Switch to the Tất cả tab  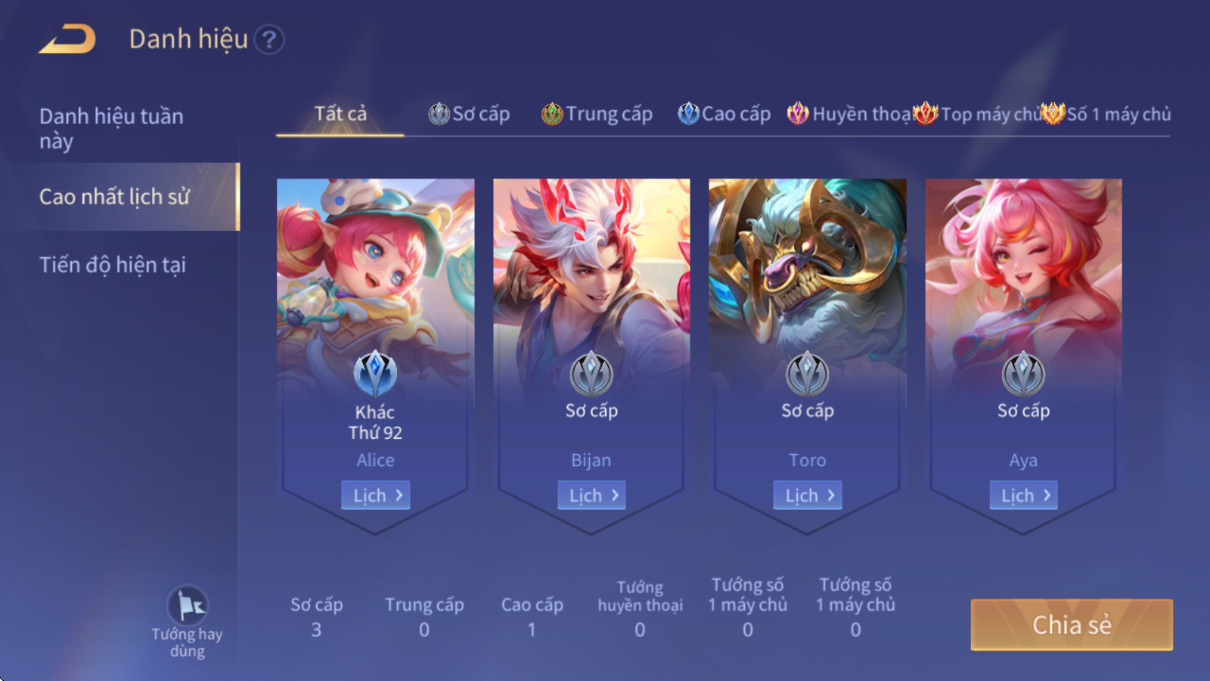(x=340, y=114)
